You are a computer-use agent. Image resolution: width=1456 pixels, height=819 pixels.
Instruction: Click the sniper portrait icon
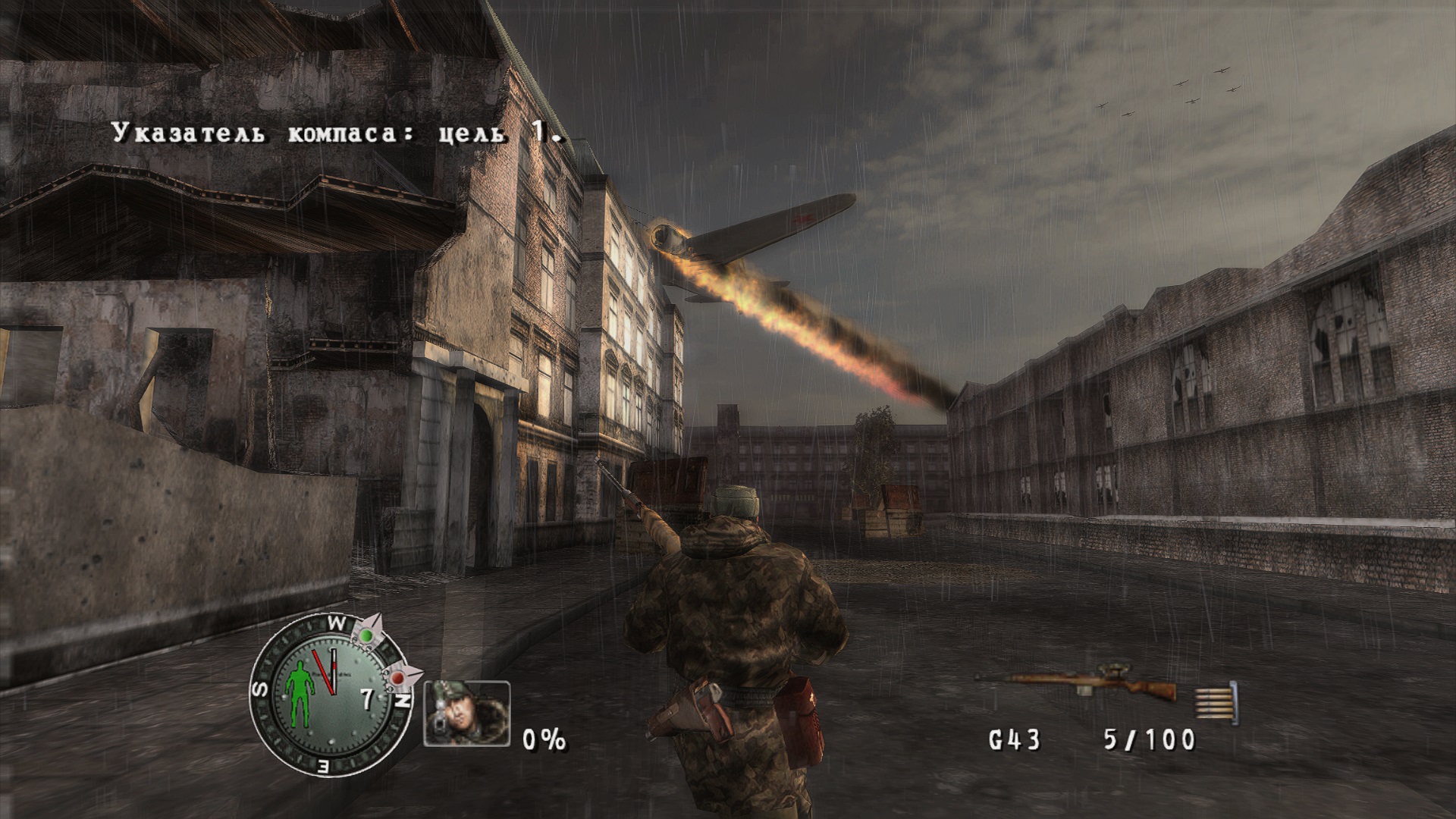pos(466,713)
